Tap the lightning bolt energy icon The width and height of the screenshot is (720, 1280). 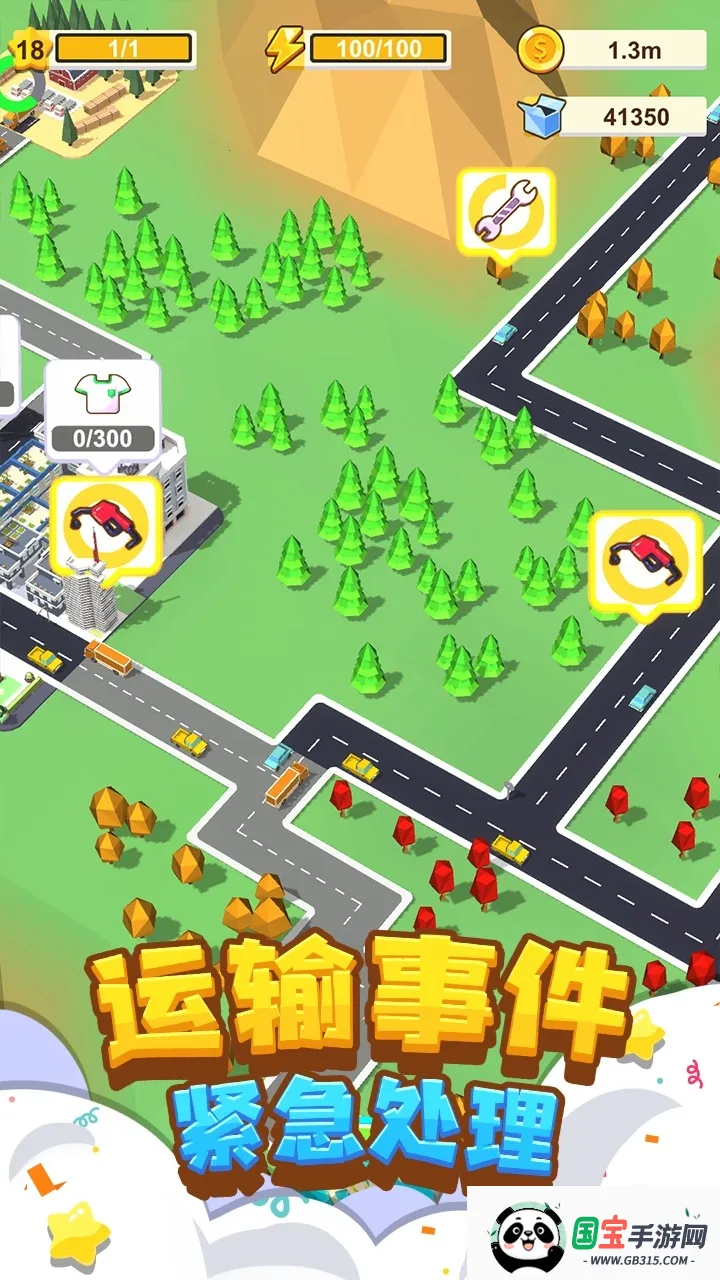[x=284, y=47]
